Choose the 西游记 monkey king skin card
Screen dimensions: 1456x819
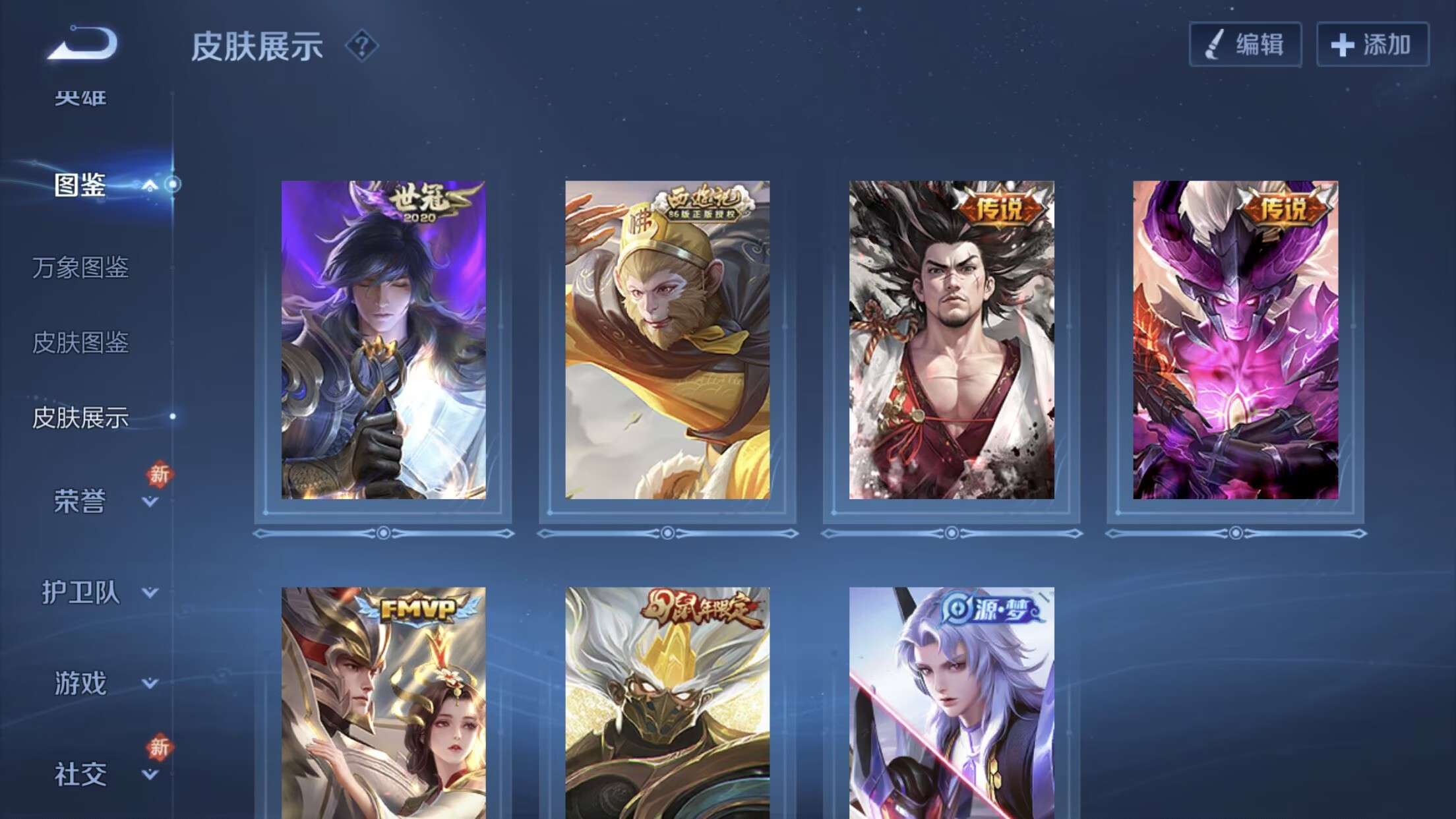[x=667, y=340]
